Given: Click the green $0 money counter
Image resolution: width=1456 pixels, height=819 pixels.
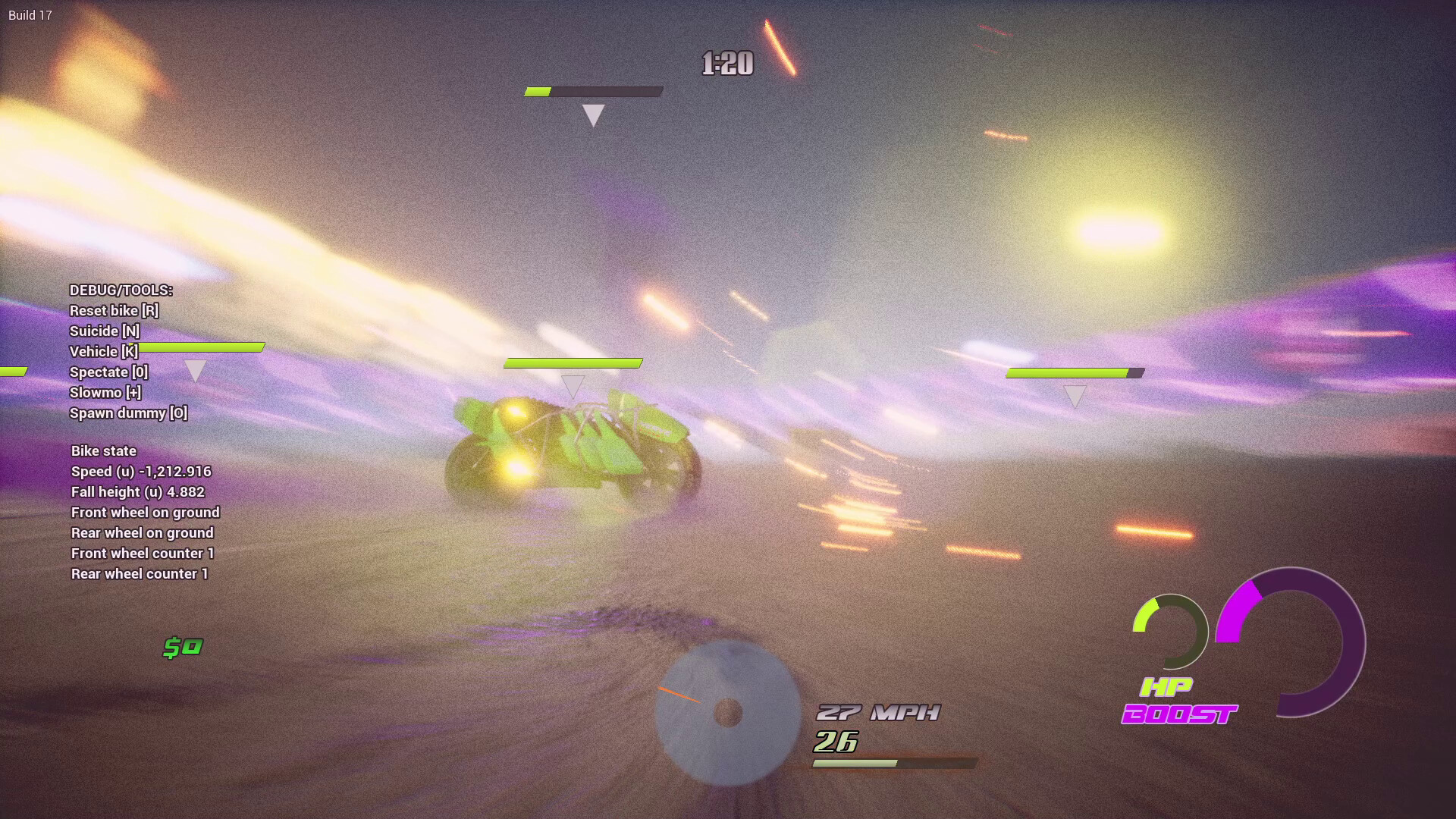Looking at the screenshot, I should [182, 646].
